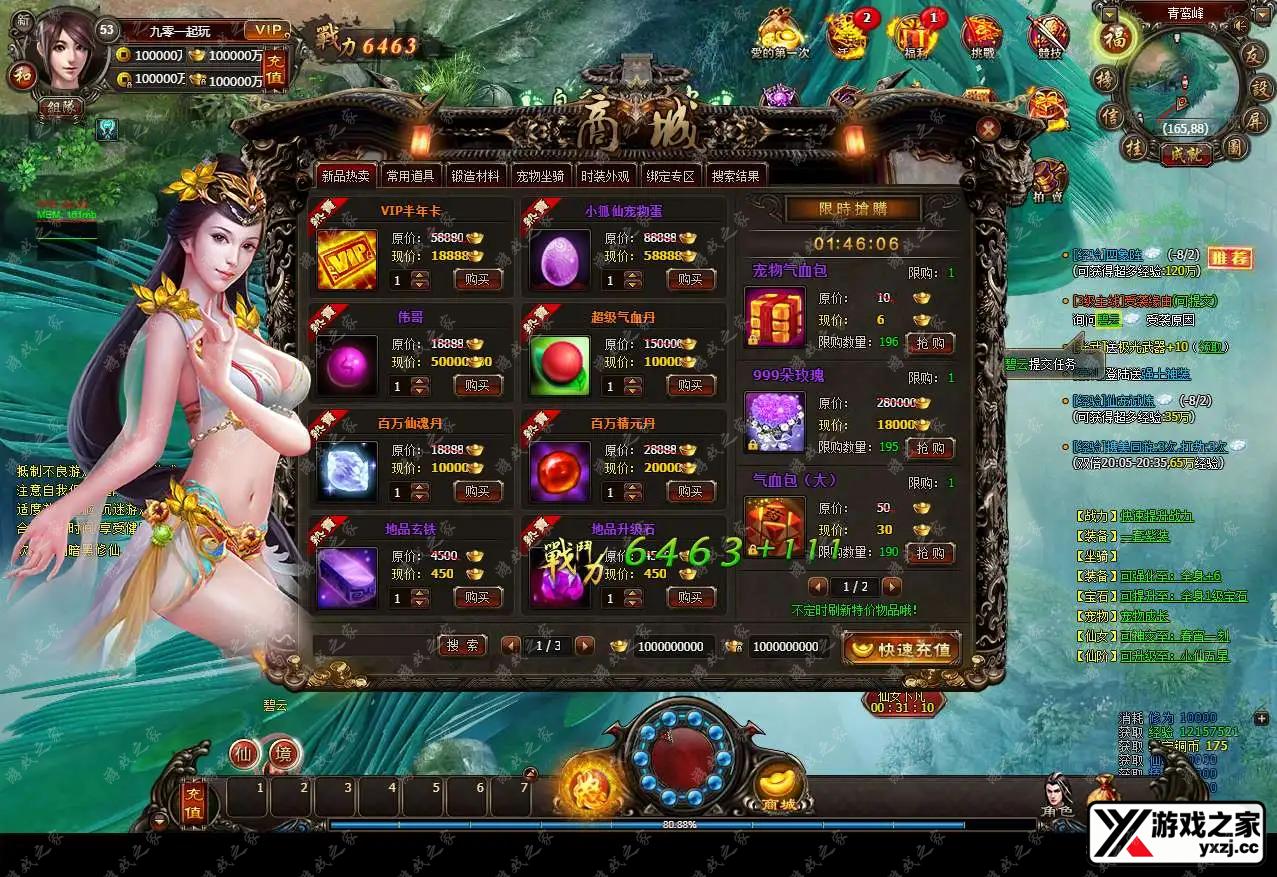
Task: Open 快速充值 quick recharge
Action: (x=901, y=649)
